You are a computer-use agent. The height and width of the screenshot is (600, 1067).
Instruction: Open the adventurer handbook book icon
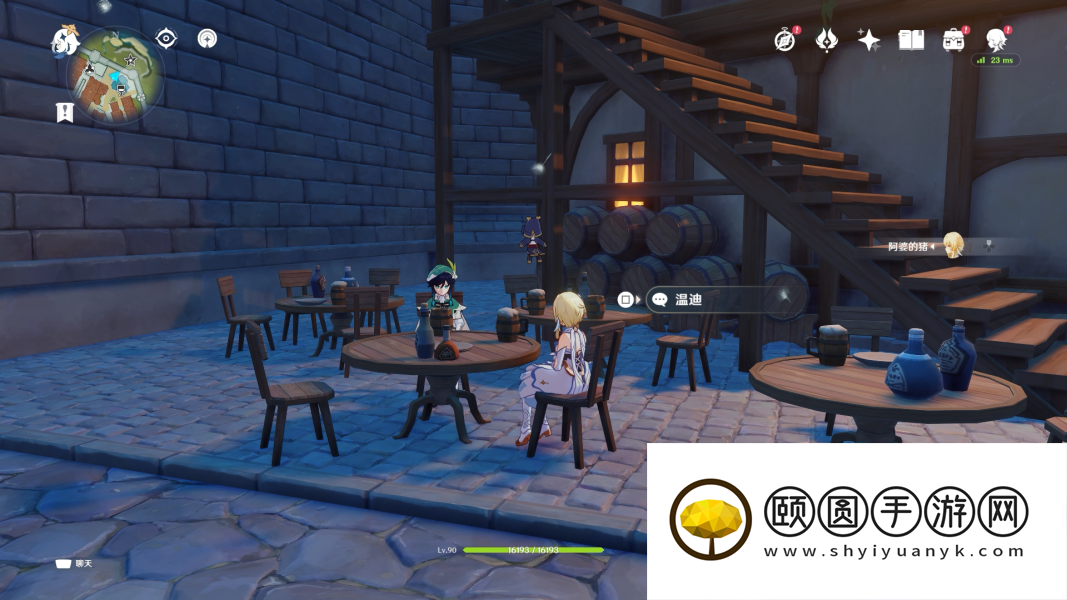pyautogui.click(x=911, y=40)
